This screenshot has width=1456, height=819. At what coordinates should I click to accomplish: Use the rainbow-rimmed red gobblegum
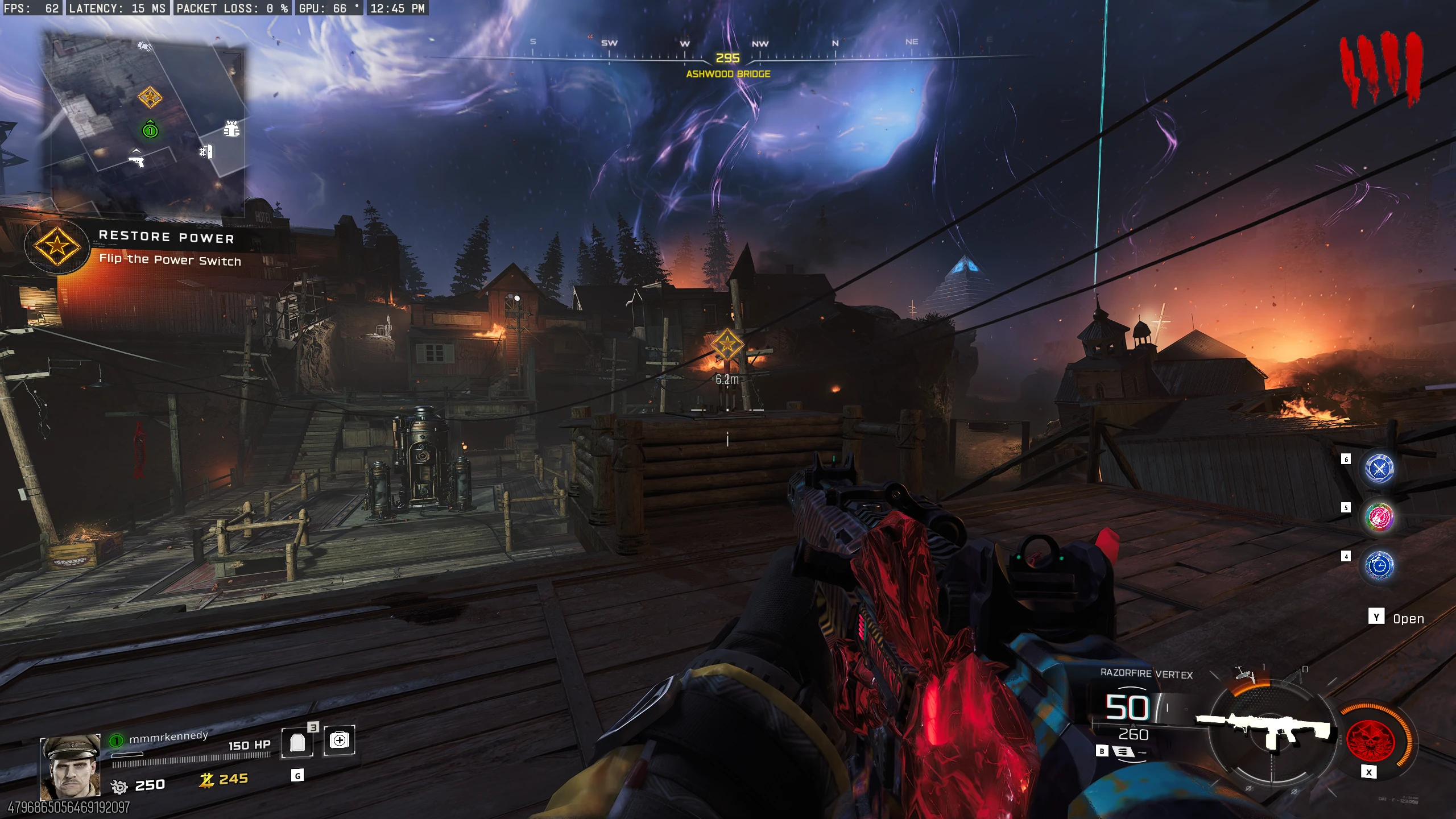pyautogui.click(x=1379, y=517)
